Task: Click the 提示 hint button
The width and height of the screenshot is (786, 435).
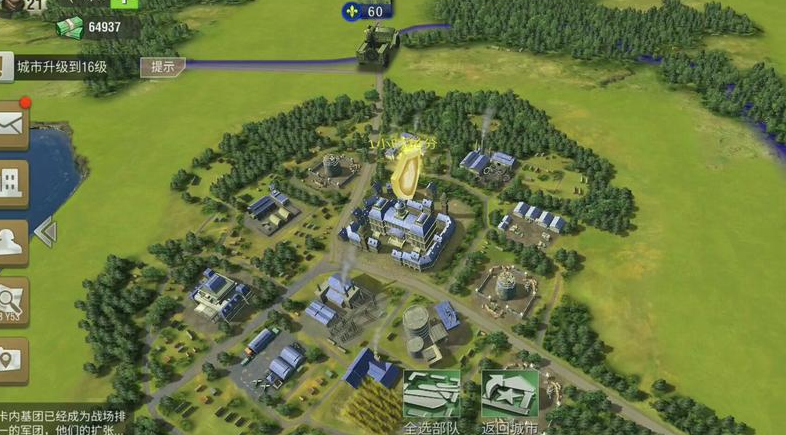Action: point(162,67)
